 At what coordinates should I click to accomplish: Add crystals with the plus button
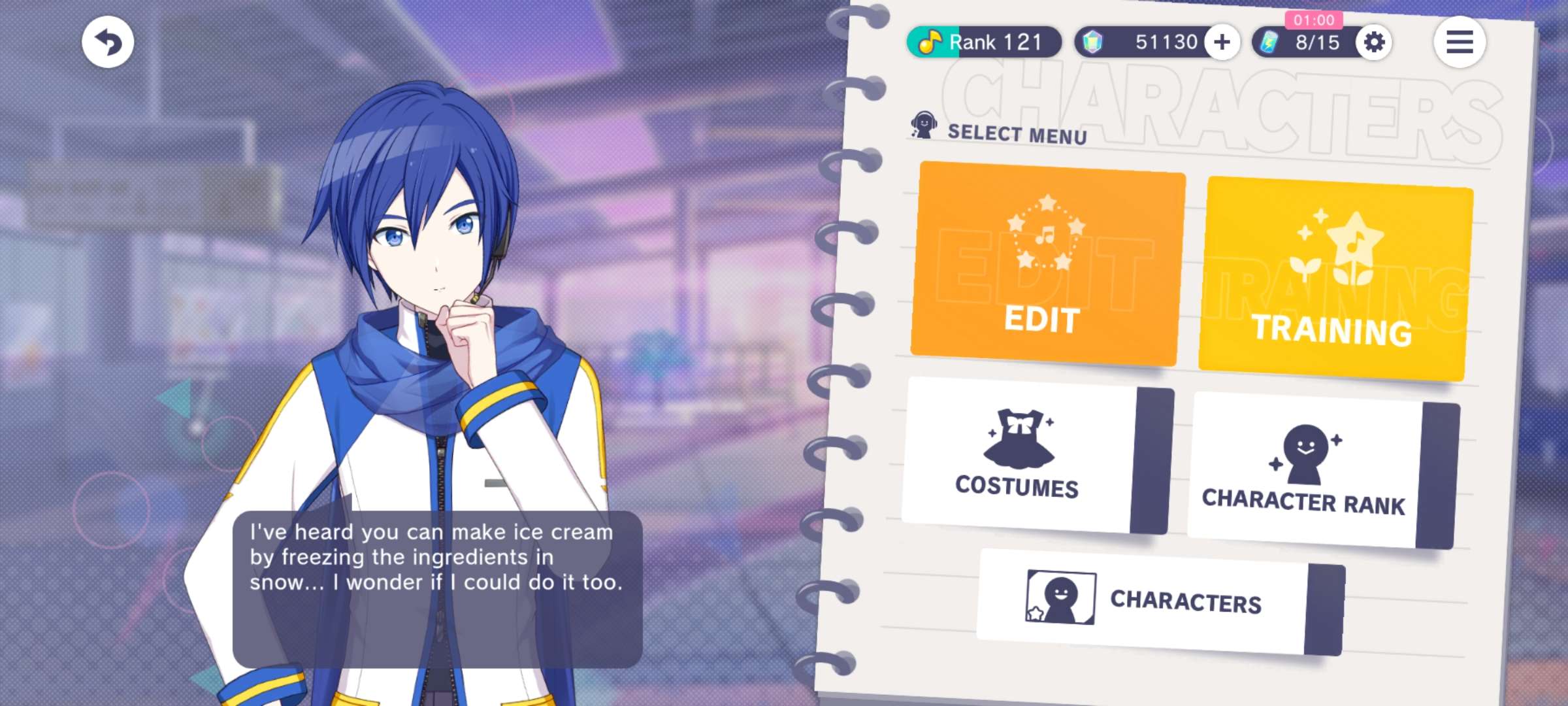[x=1222, y=42]
